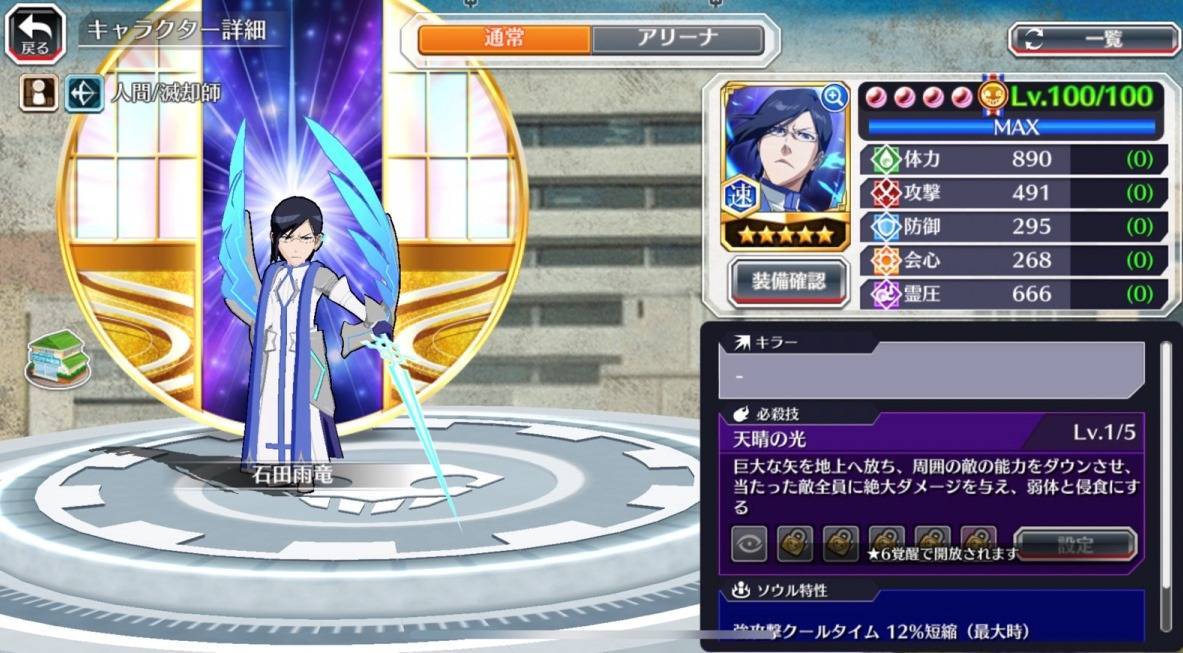Select the 人間/滅却師 affiliation icon
Image resolution: width=1183 pixels, height=653 pixels.
[84, 94]
